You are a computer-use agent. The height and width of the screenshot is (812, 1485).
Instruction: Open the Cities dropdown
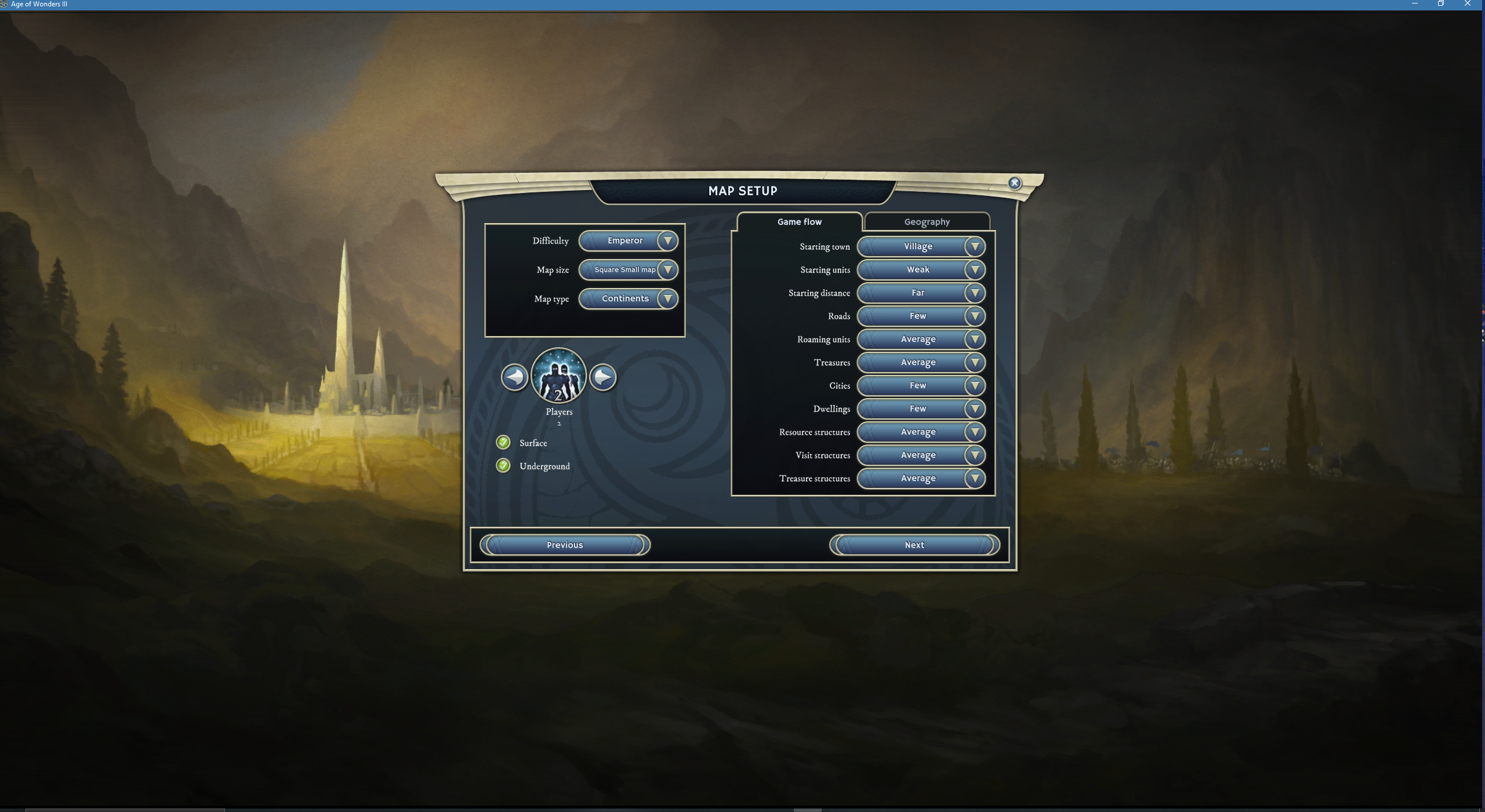[x=921, y=385]
